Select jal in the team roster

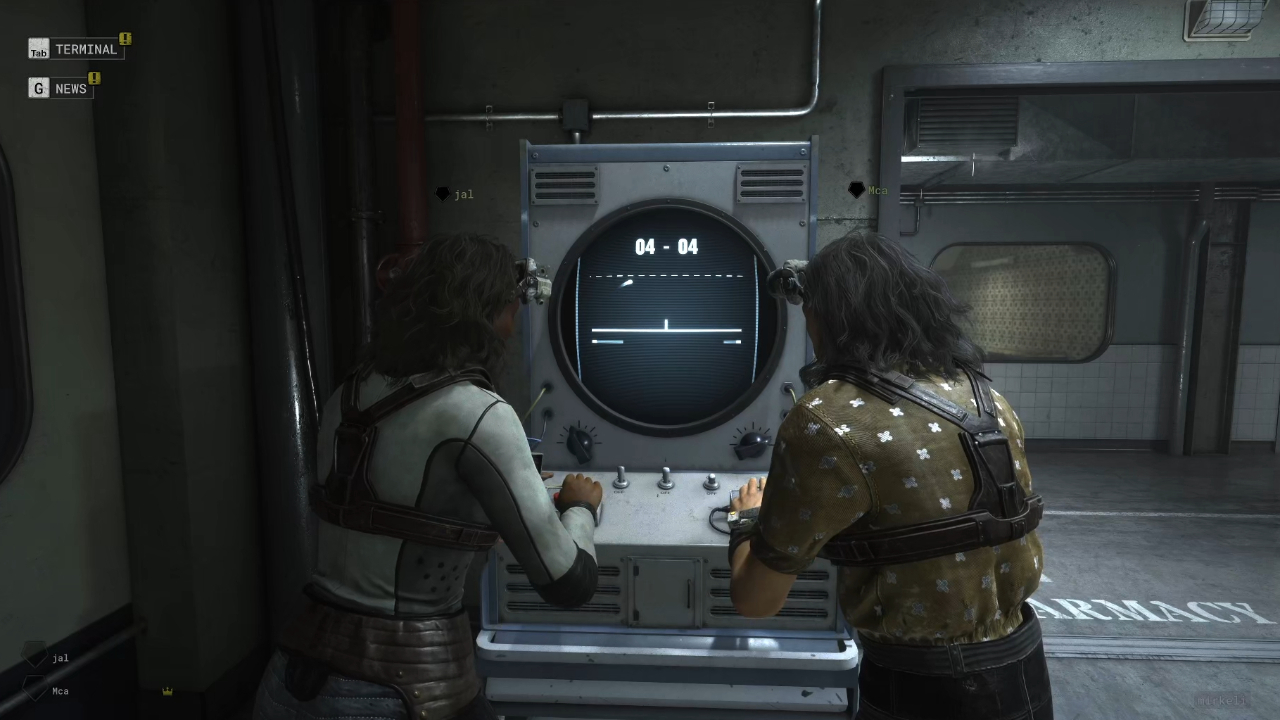coord(59,657)
